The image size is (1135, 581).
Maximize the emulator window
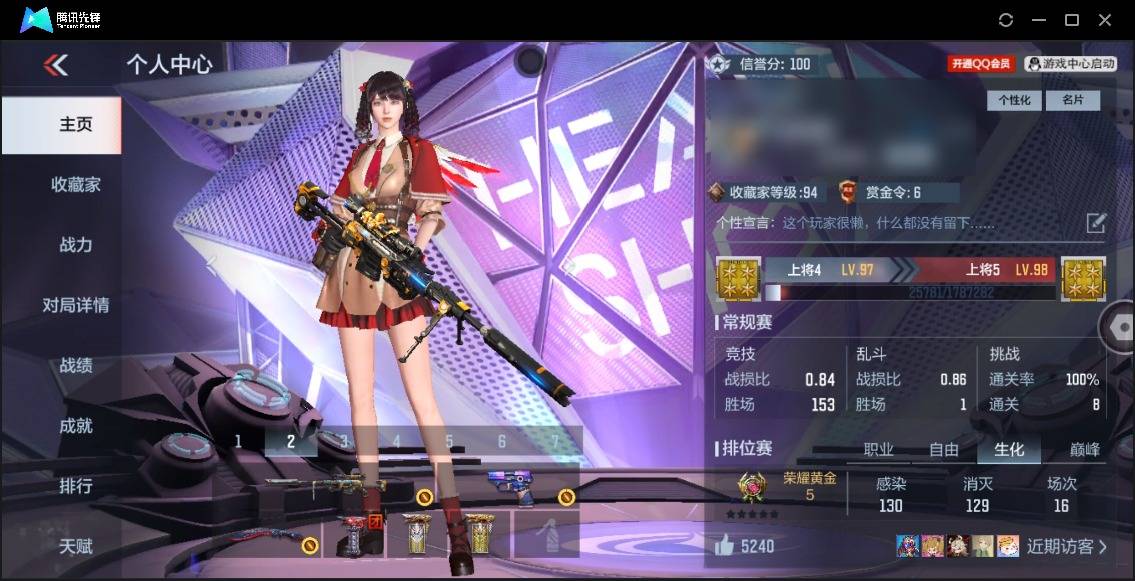click(x=1071, y=20)
